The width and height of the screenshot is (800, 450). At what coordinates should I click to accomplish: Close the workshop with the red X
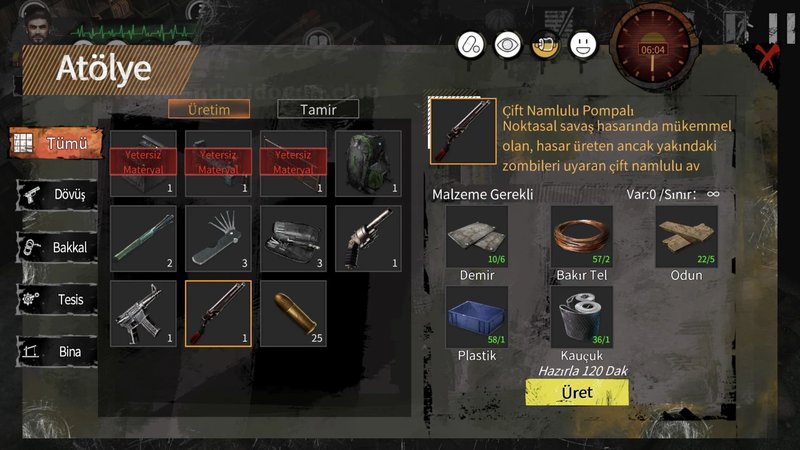point(767,56)
